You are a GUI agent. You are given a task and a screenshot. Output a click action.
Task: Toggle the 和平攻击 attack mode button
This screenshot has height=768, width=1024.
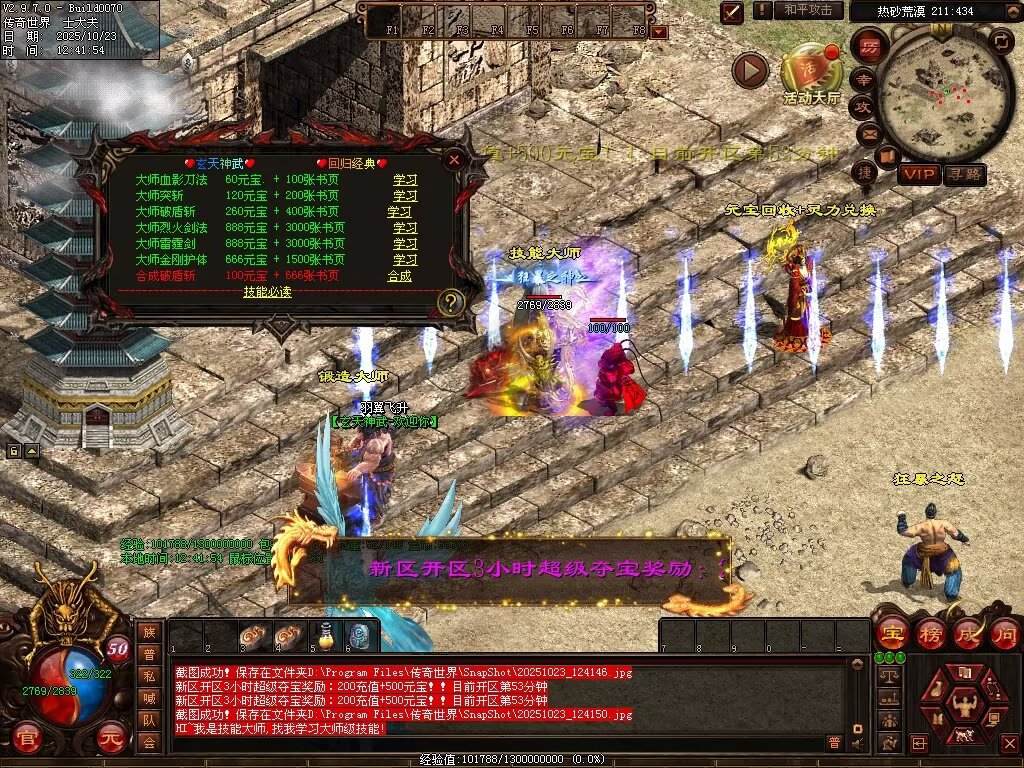(x=807, y=10)
